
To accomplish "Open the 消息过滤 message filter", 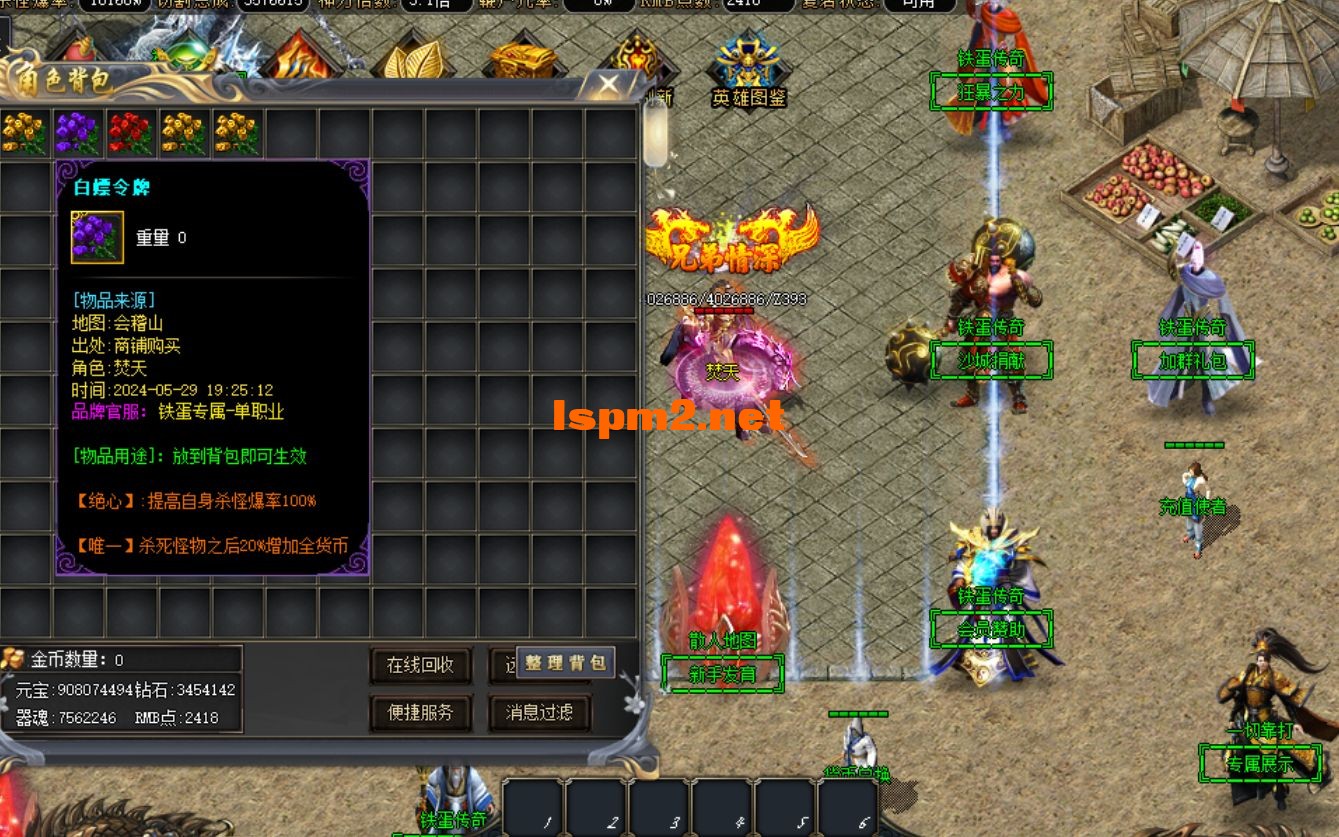I will (539, 712).
